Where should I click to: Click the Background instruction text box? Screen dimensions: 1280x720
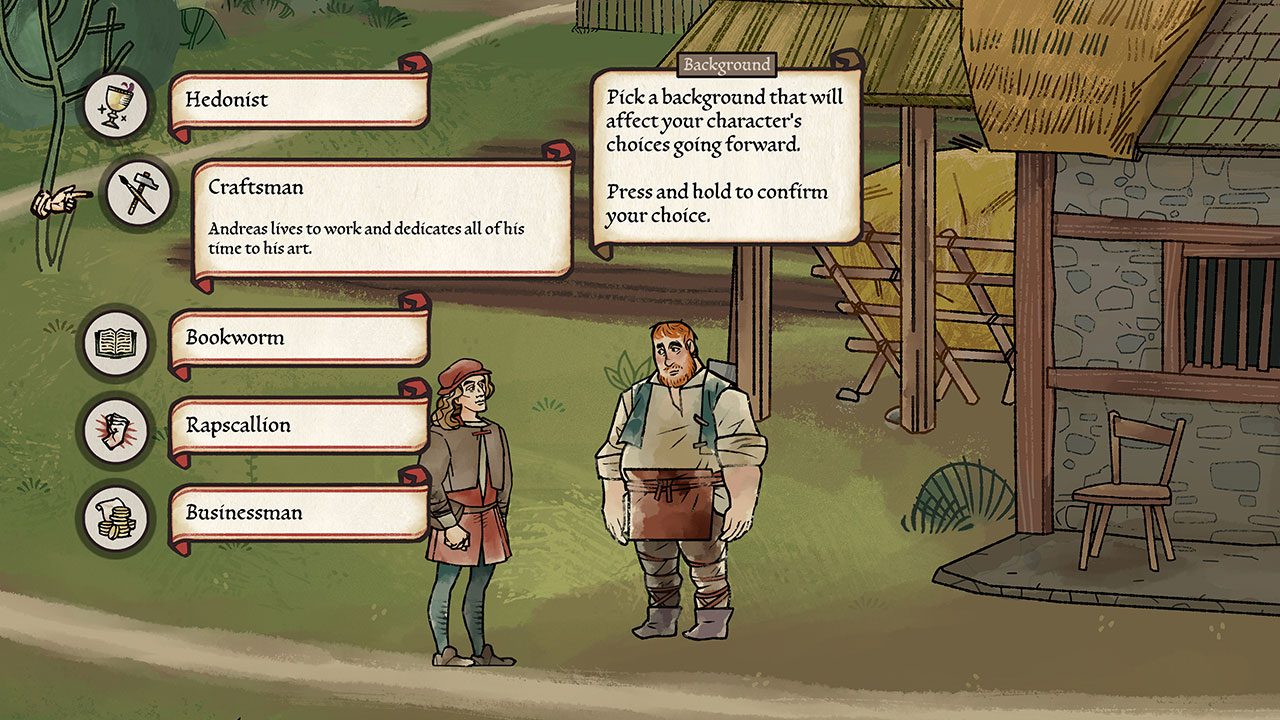(725, 160)
